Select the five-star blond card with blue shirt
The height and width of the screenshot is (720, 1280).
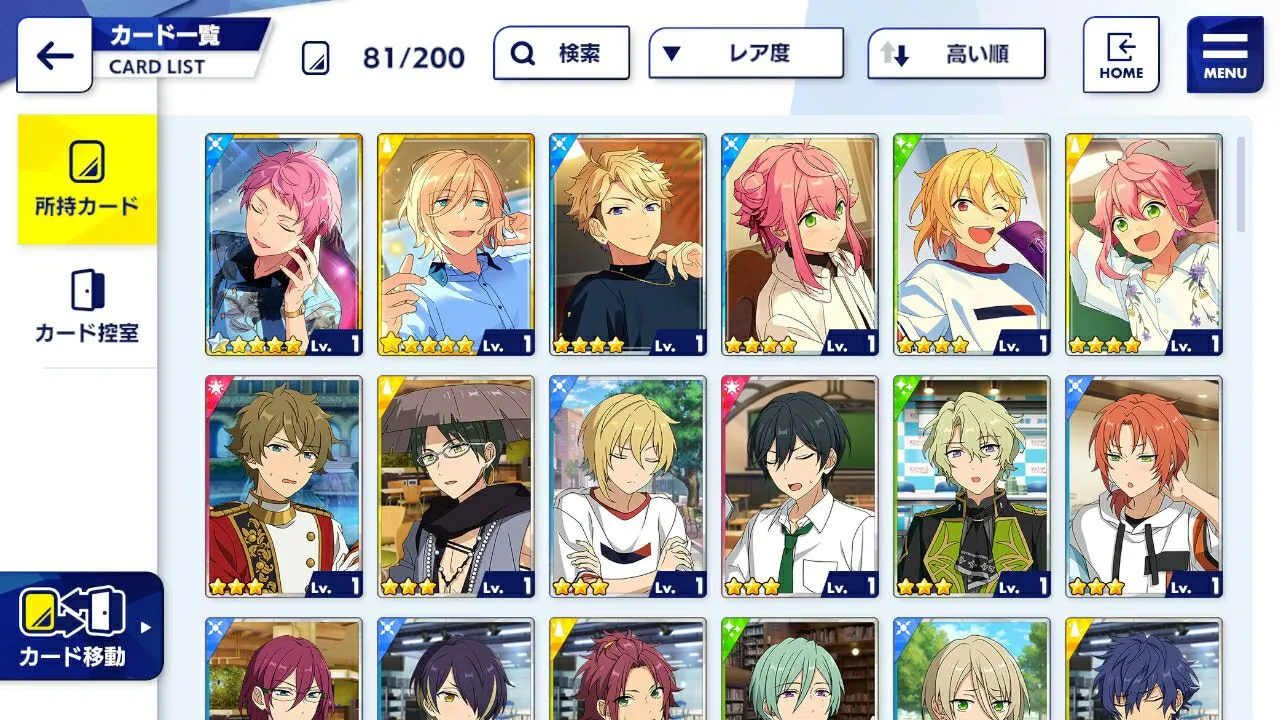click(x=456, y=244)
